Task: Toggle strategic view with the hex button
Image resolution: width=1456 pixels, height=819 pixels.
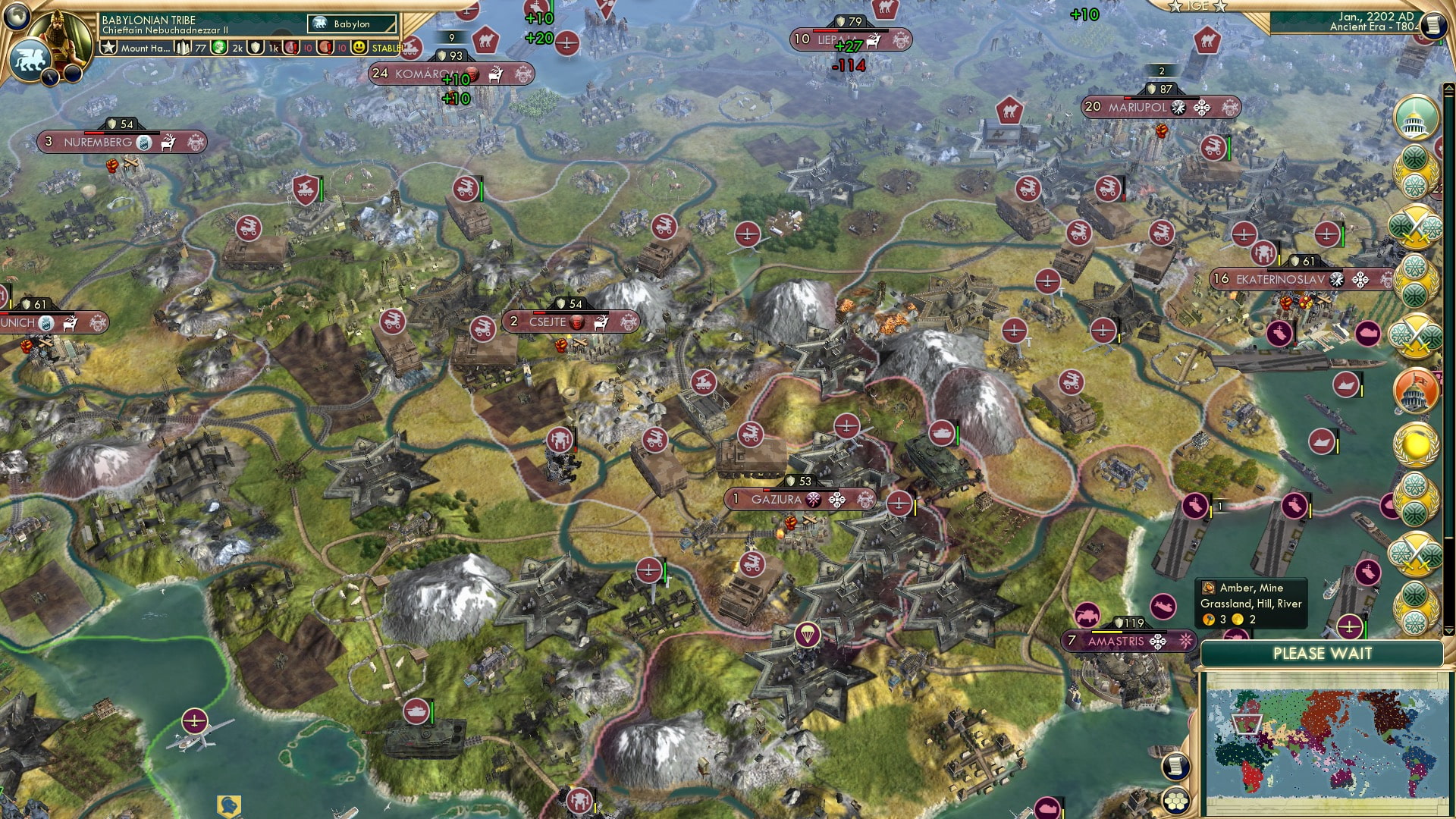Action: [1175, 802]
